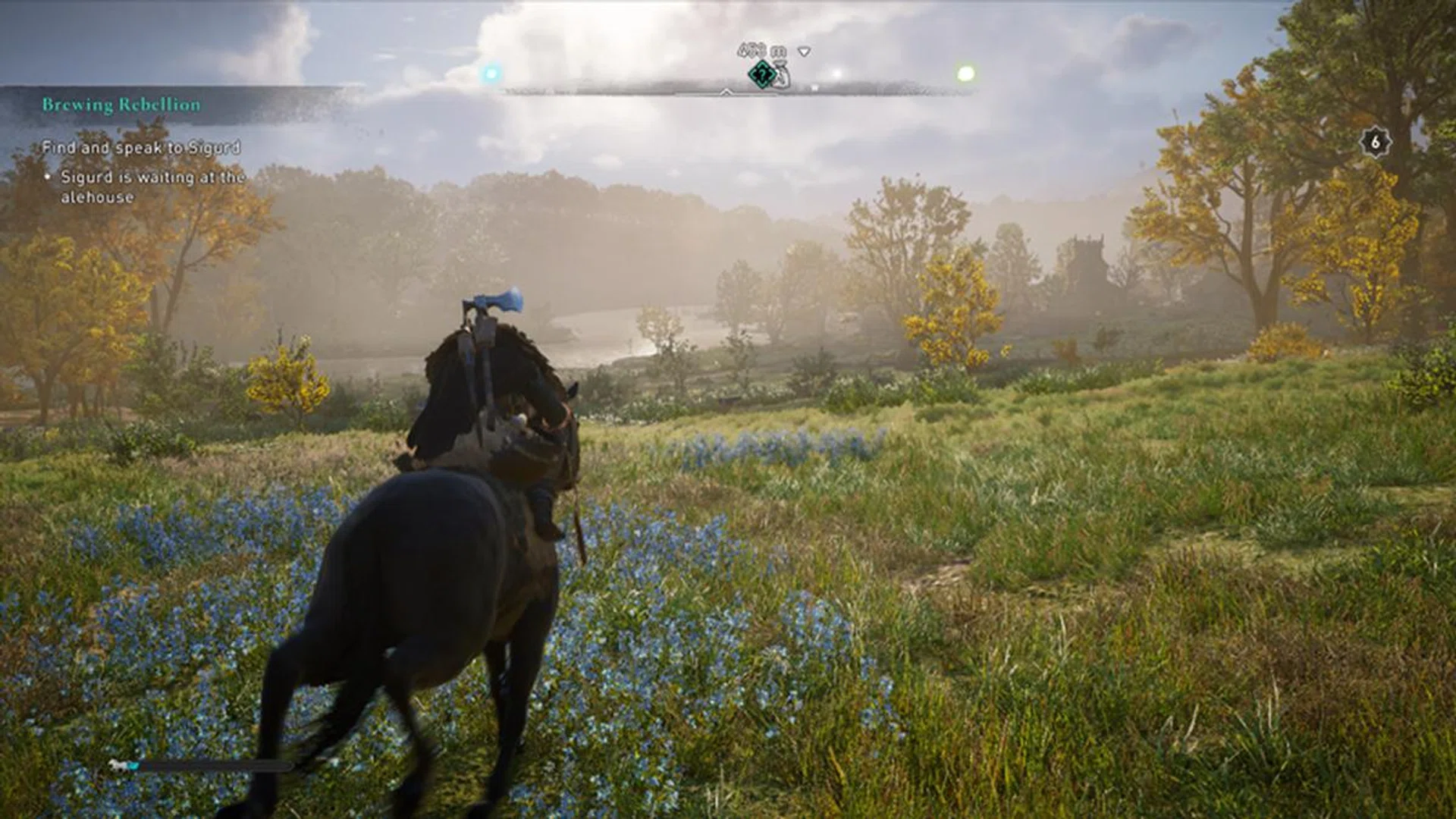The width and height of the screenshot is (1456, 819).
Task: Click the power level 6 diamond emblem
Action: 1376,141
